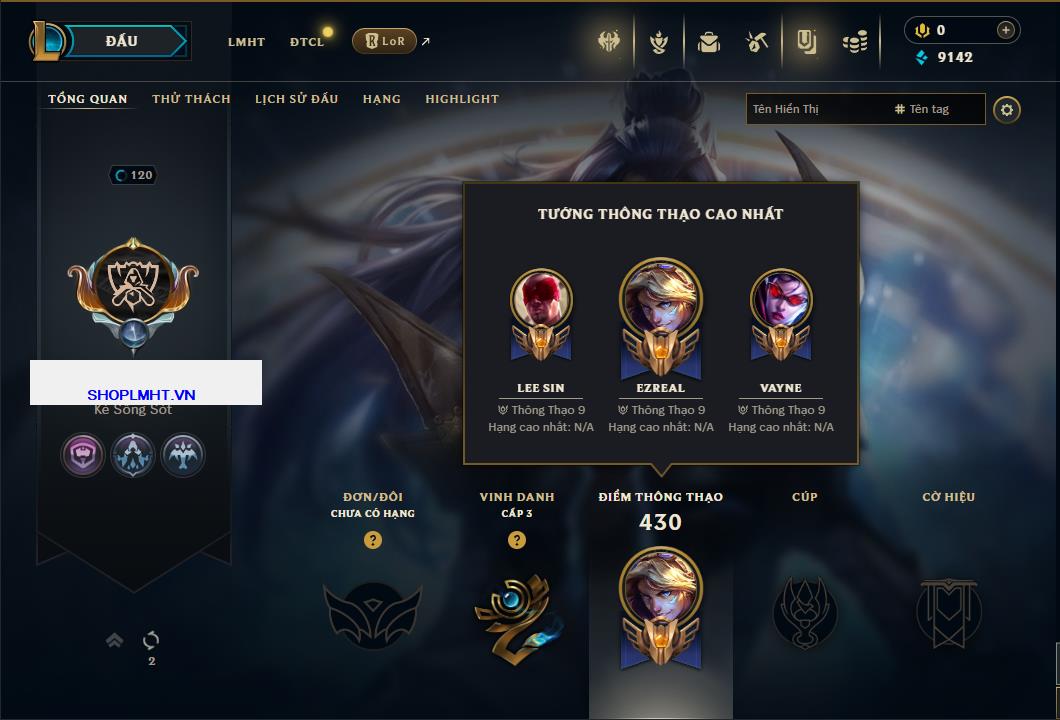Screen dimensions: 1060x720
Task: Select the TỔNG QUAN tab
Action: pyautogui.click(x=88, y=99)
